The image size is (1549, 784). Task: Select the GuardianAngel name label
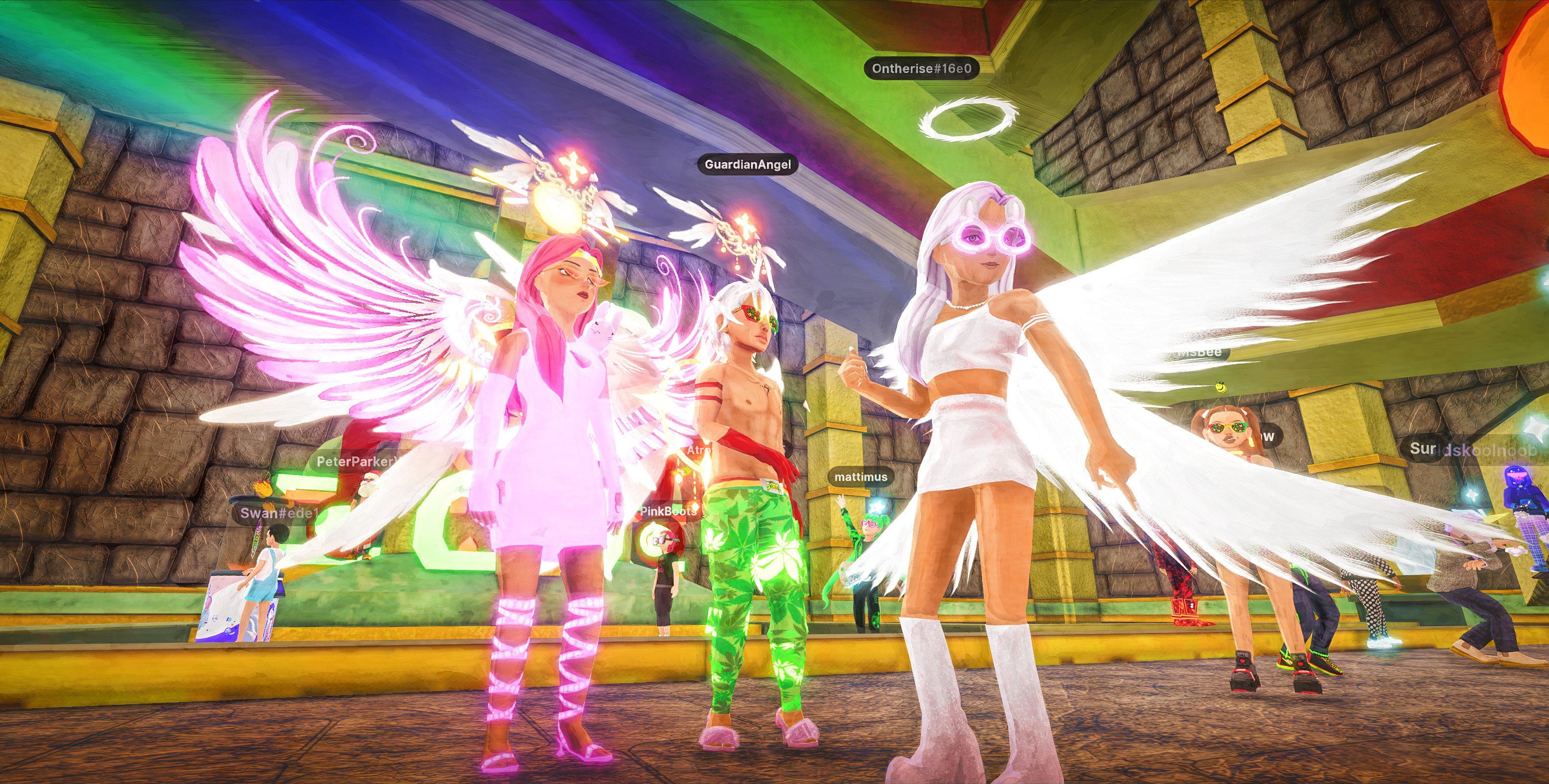[748, 164]
